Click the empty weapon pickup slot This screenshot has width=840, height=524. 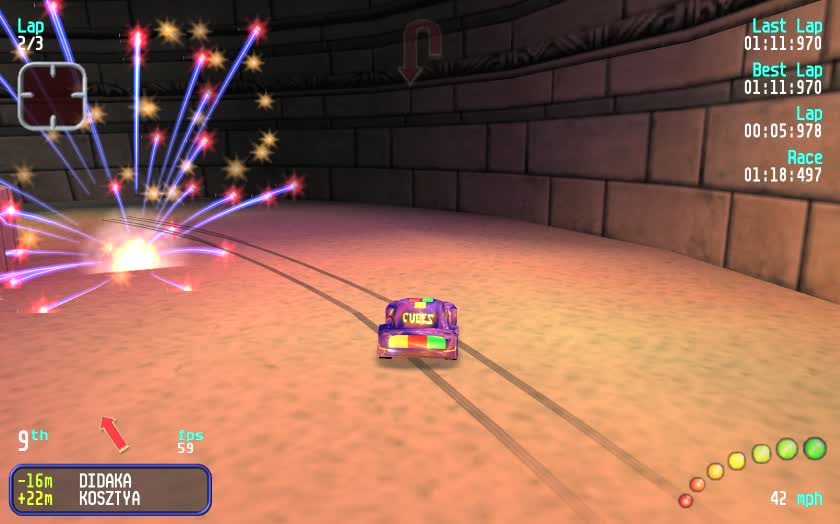point(52,96)
